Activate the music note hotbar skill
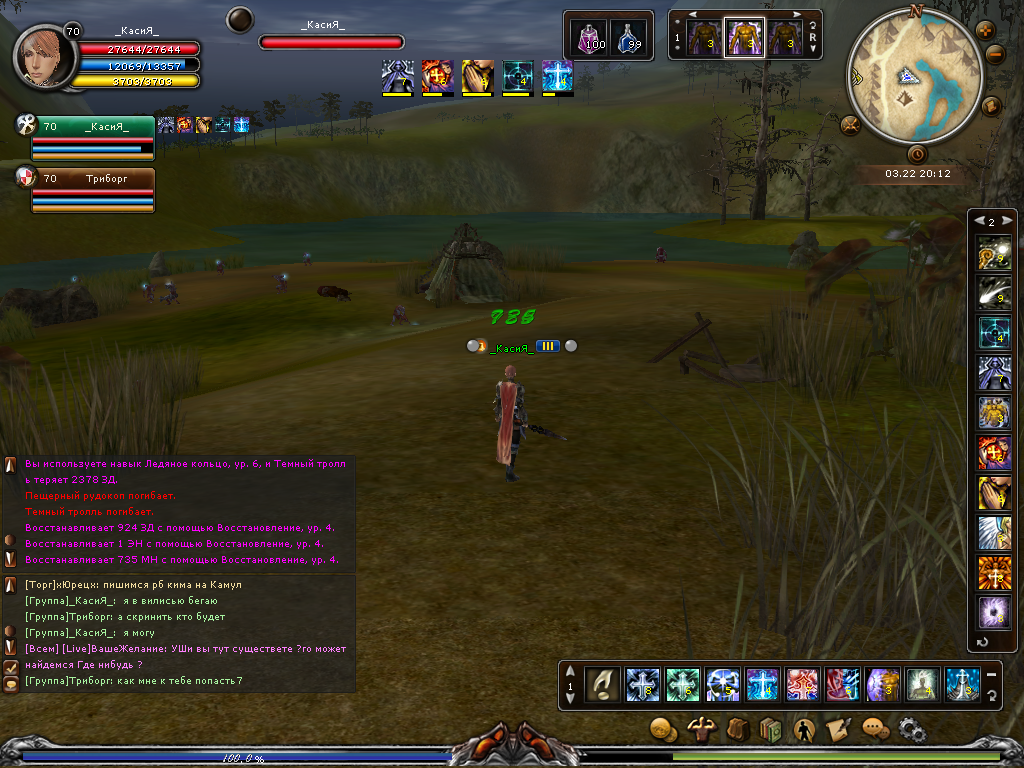Viewport: 1024px width, 768px height. 602,684
